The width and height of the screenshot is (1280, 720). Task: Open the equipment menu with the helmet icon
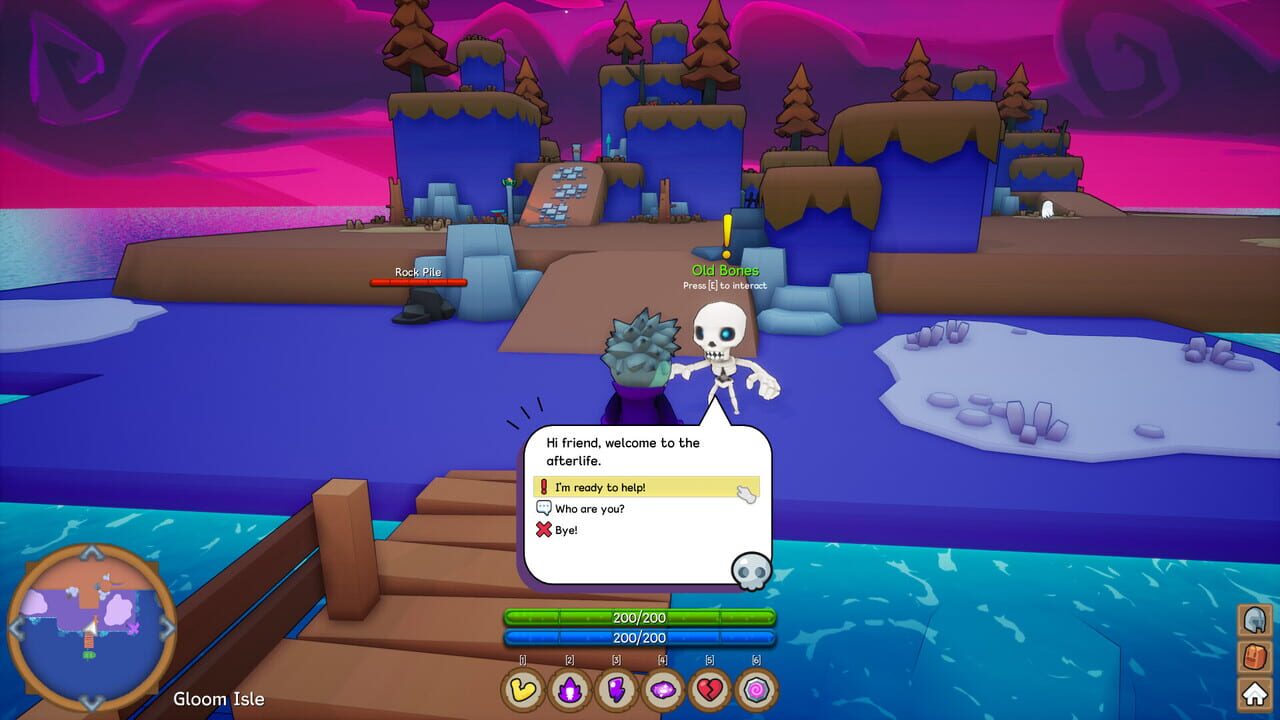point(1254,621)
